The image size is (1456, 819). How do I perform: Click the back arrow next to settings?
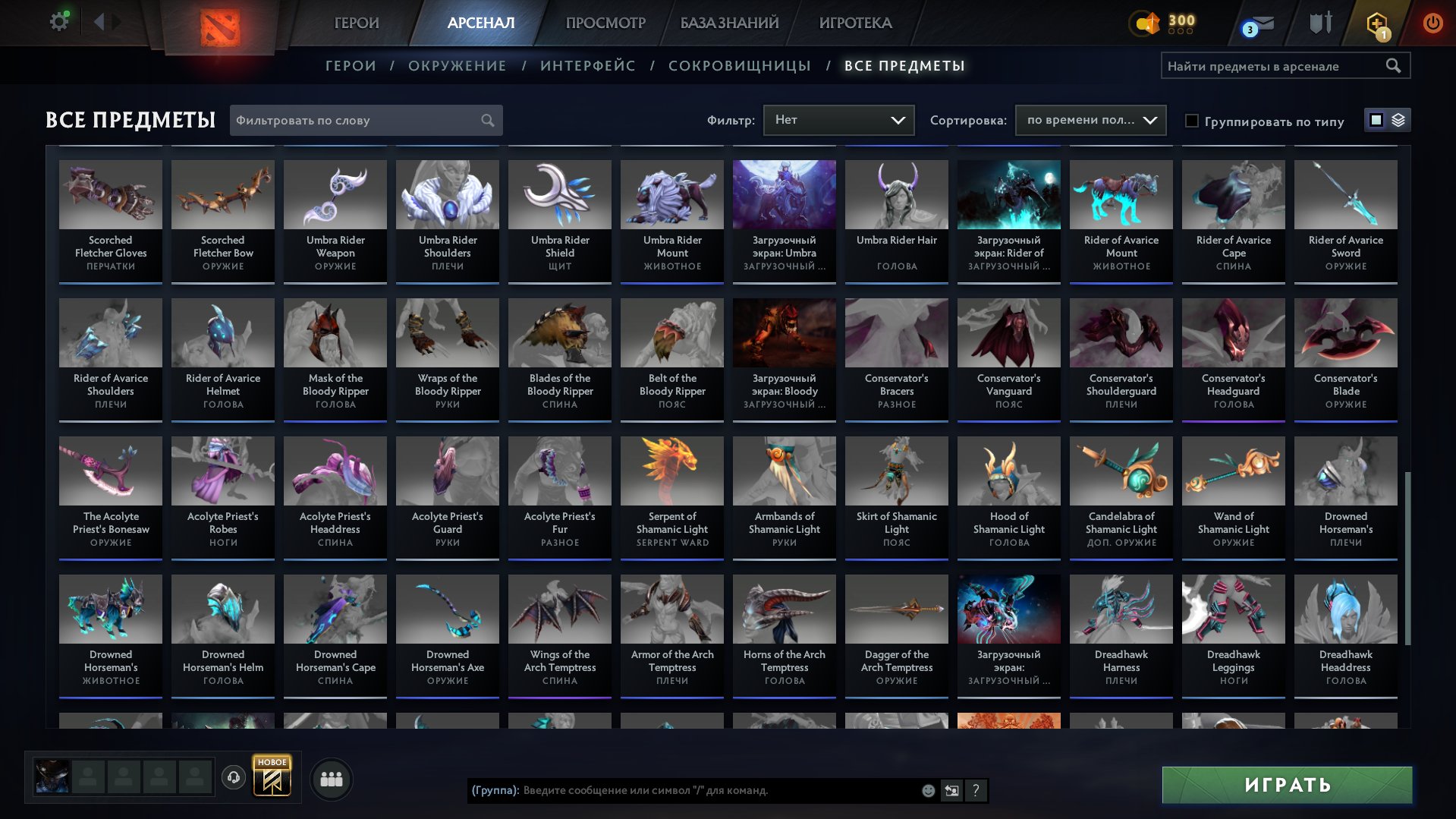(x=99, y=22)
